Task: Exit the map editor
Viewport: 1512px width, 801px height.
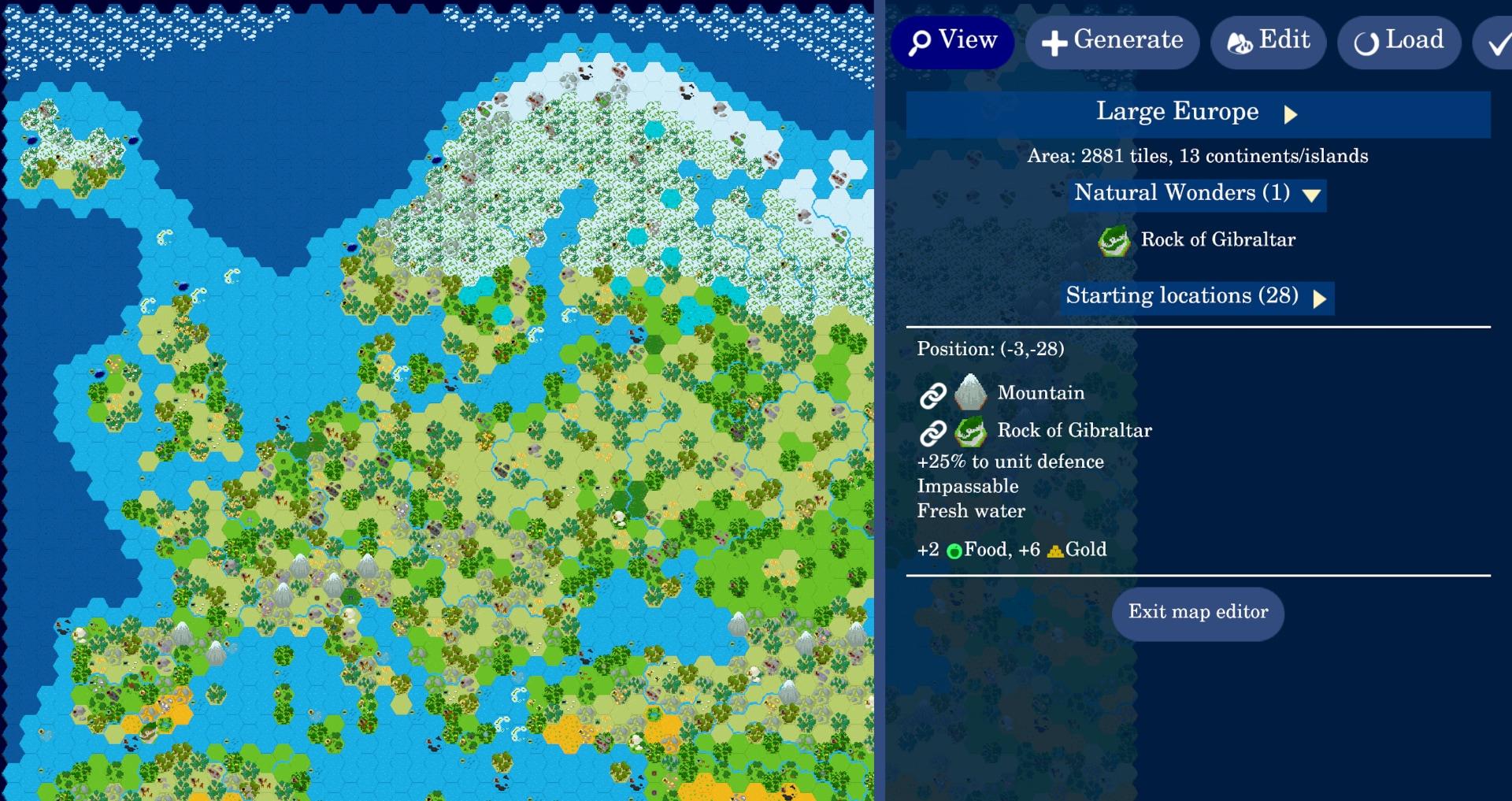Action: coord(1197,613)
